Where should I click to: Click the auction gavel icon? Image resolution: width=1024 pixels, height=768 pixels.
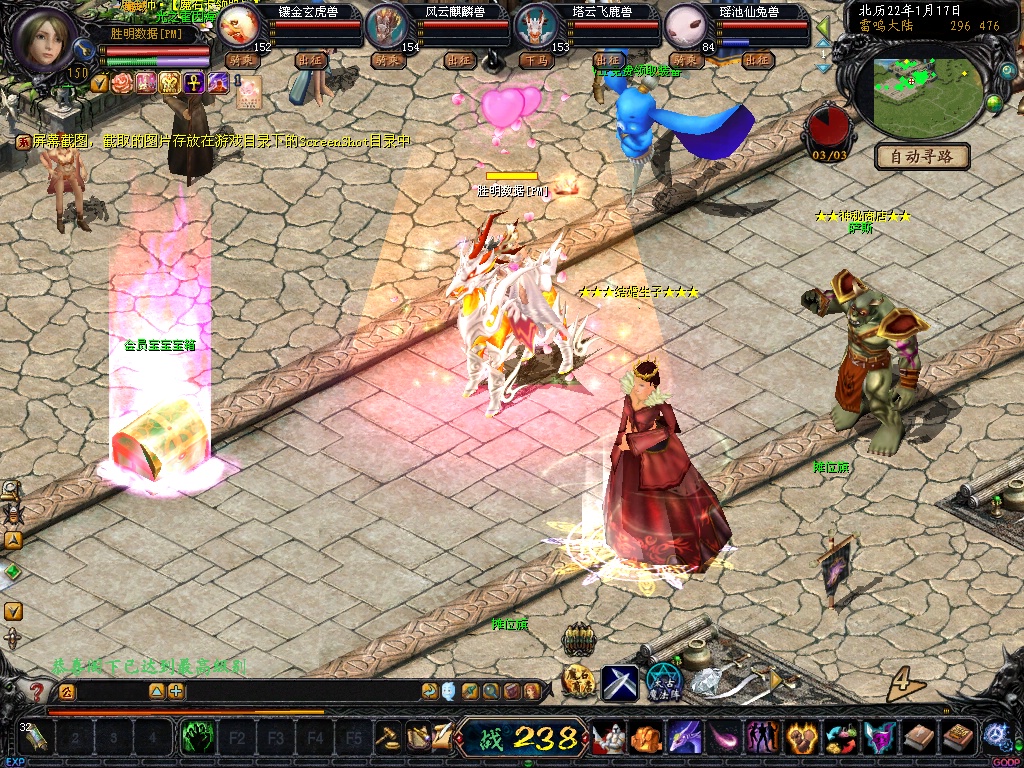coord(388,738)
